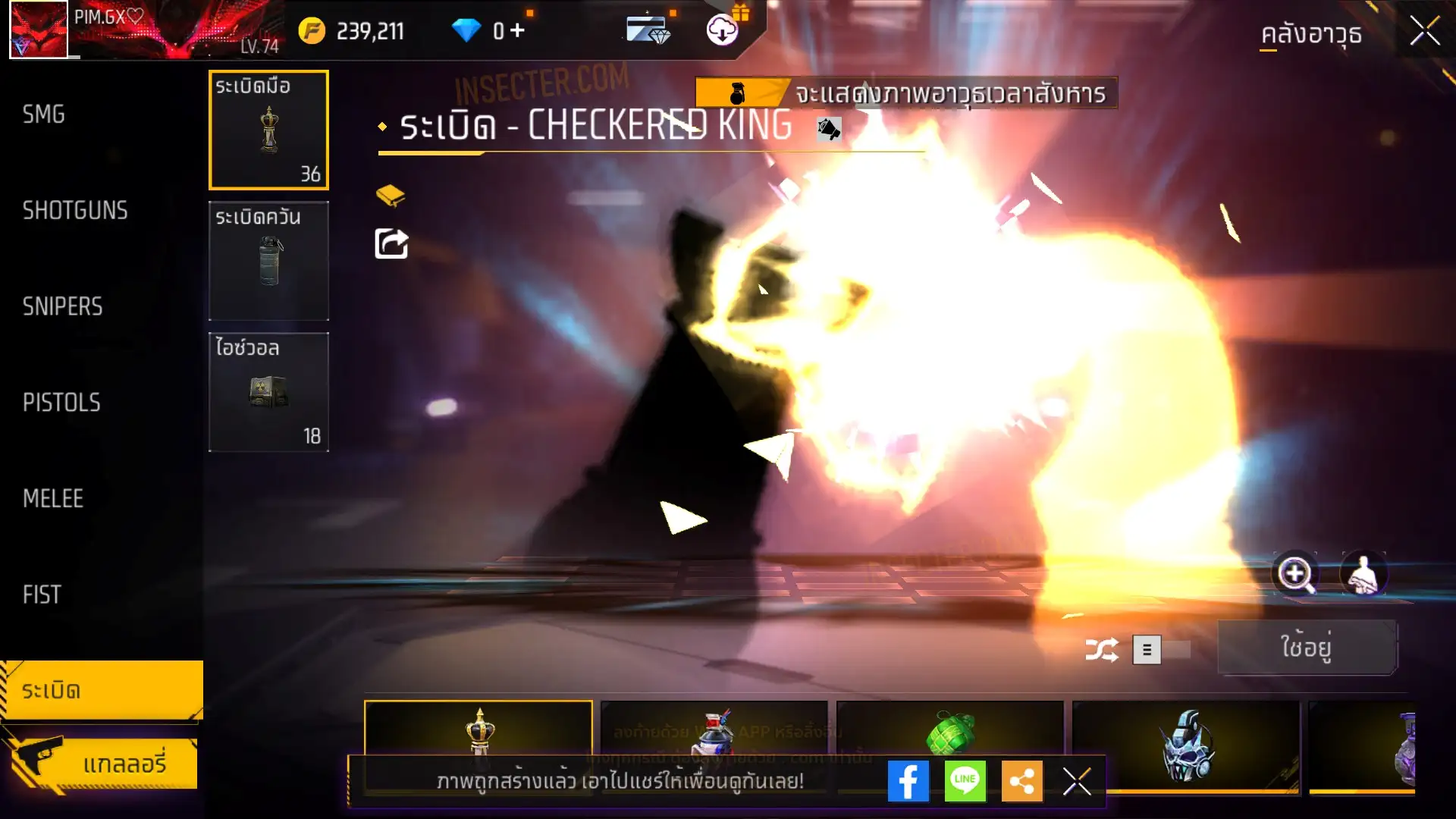
Task: Share the image on Facebook
Action: pyautogui.click(x=908, y=781)
